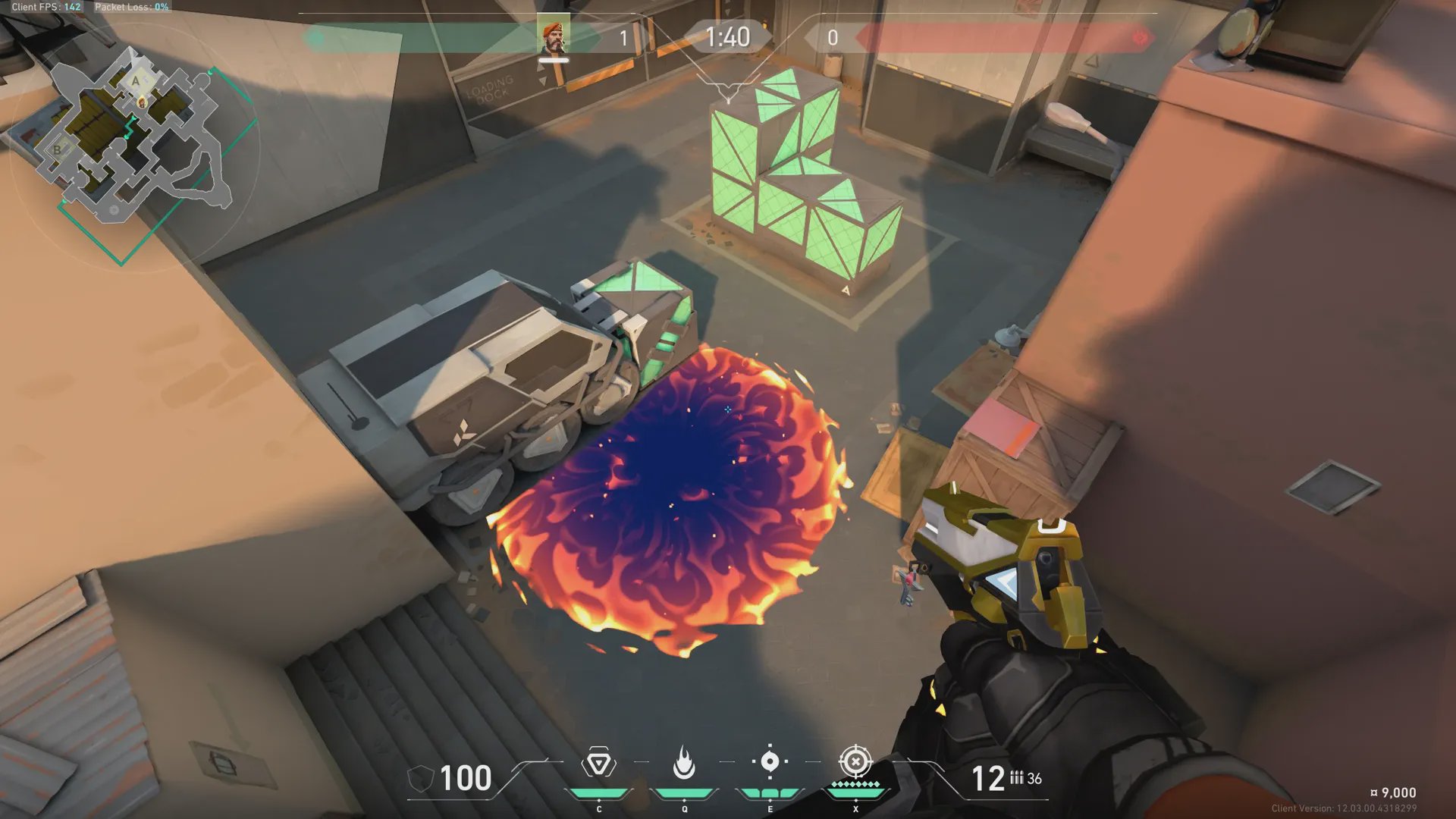Trigger the Sky Smoke ability icon
This screenshot has height=819, width=1456.
pyautogui.click(x=770, y=761)
